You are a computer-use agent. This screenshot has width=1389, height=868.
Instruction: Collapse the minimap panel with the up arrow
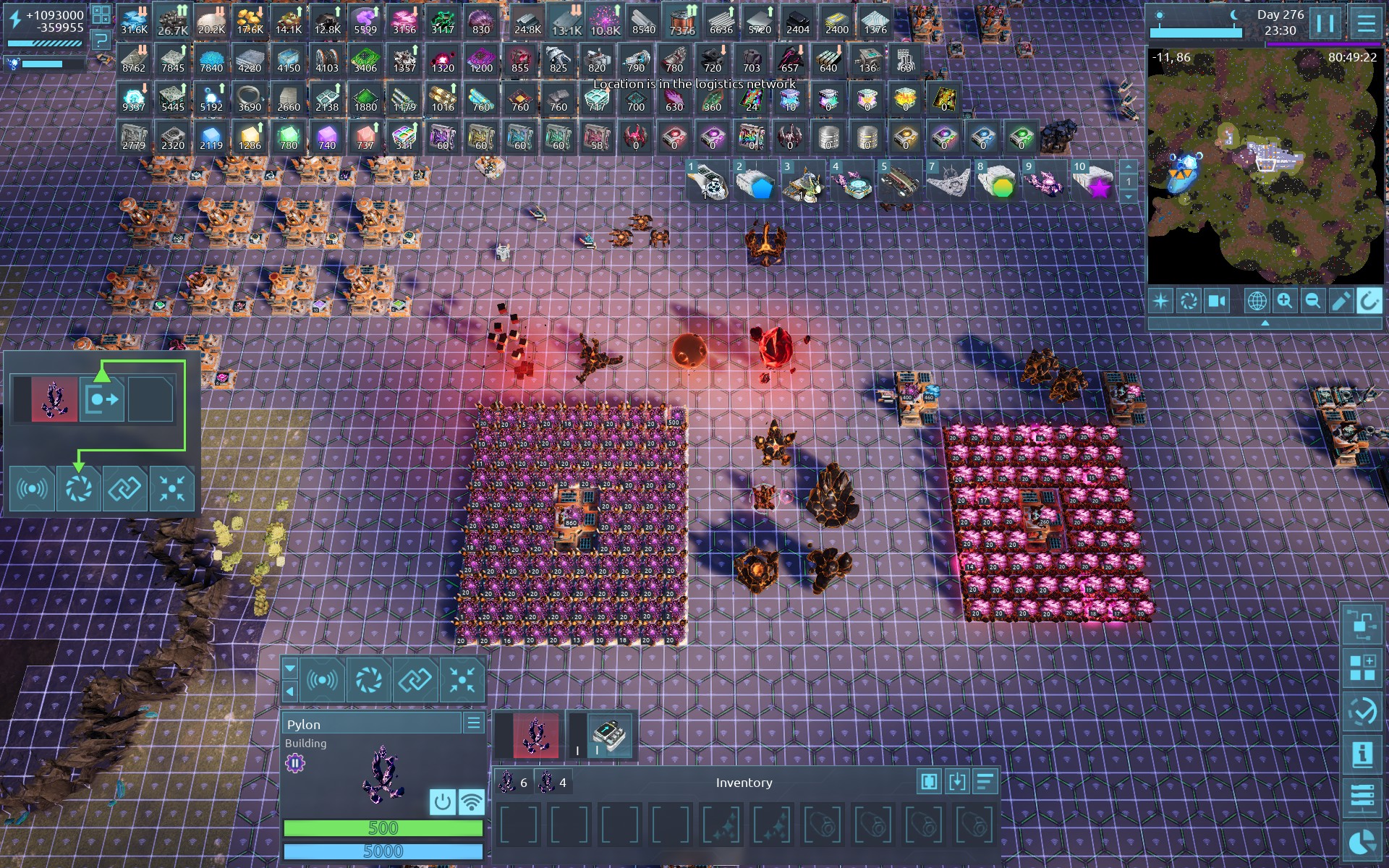1265,323
